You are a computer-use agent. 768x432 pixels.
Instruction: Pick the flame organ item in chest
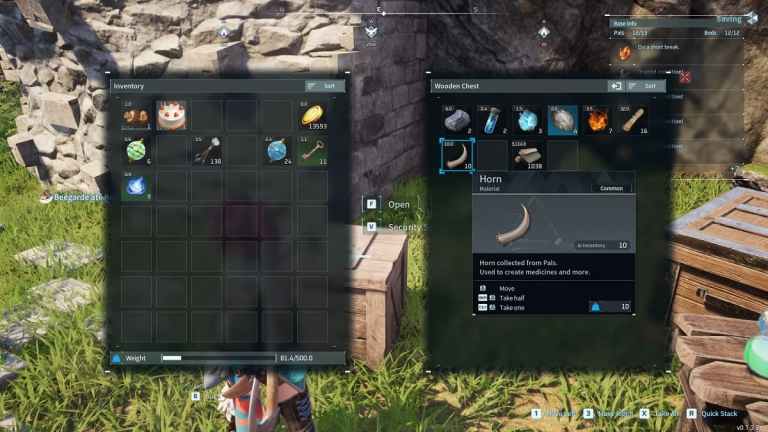pos(597,120)
